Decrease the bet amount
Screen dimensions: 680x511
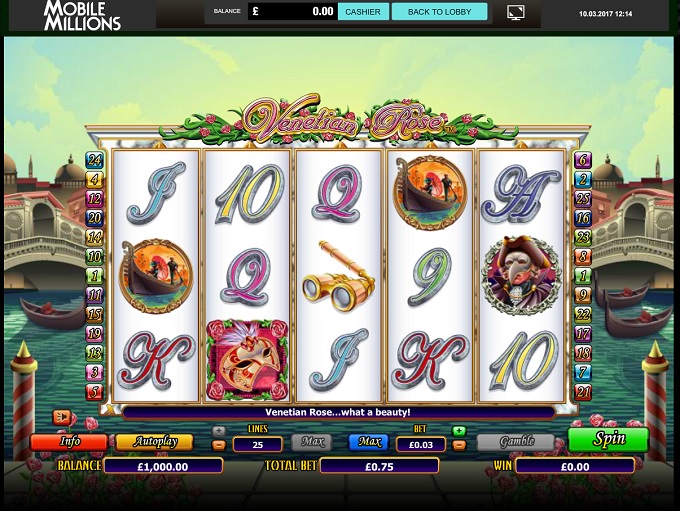[458, 445]
